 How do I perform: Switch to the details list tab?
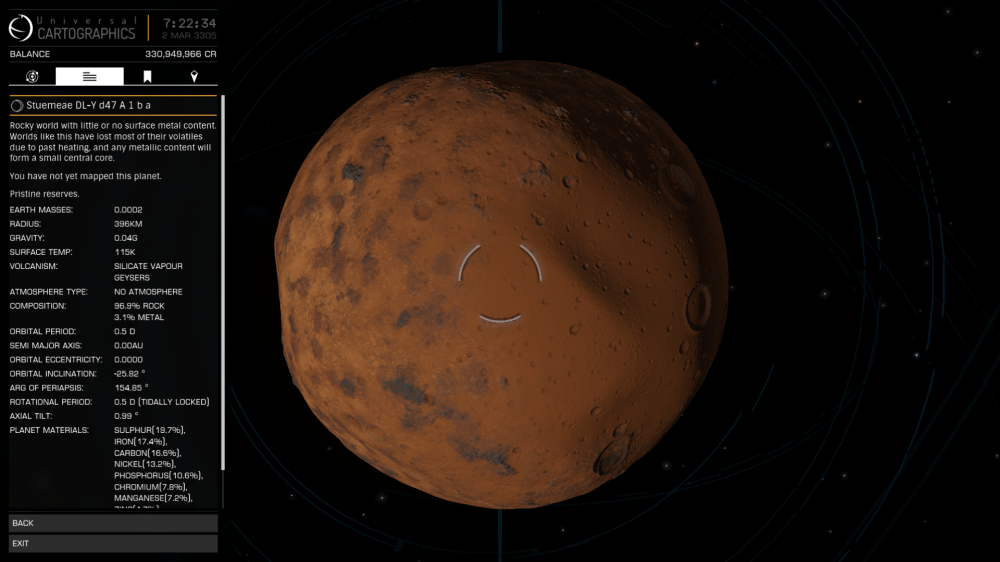(90, 77)
